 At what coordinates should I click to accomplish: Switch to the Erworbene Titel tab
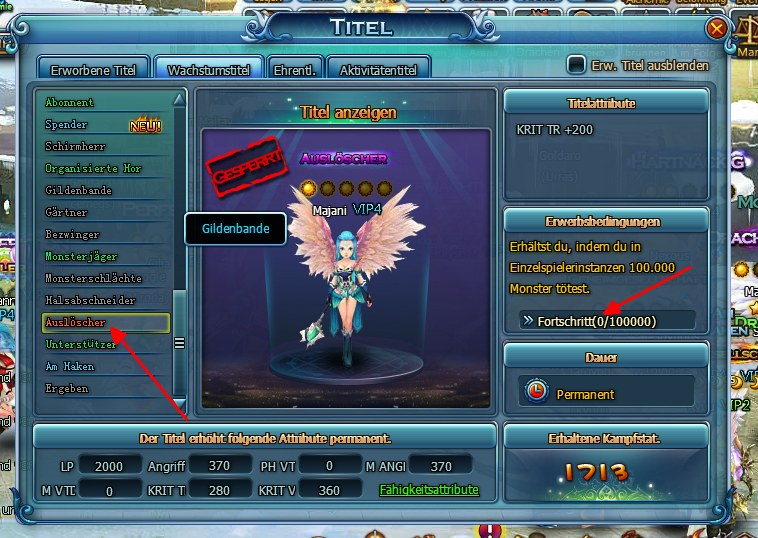coord(92,68)
